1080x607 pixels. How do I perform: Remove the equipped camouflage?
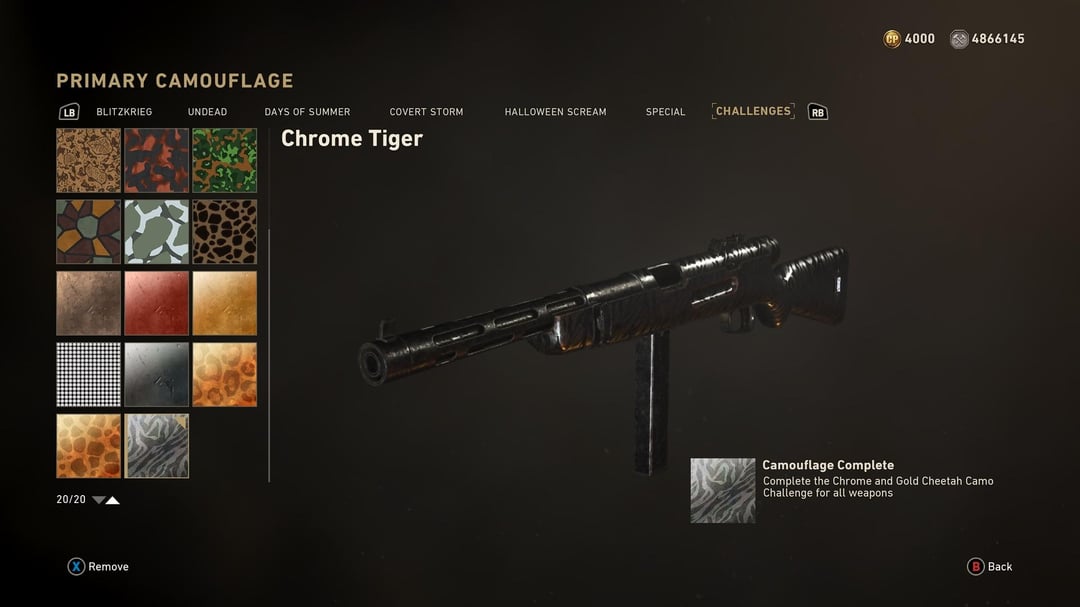(98, 567)
